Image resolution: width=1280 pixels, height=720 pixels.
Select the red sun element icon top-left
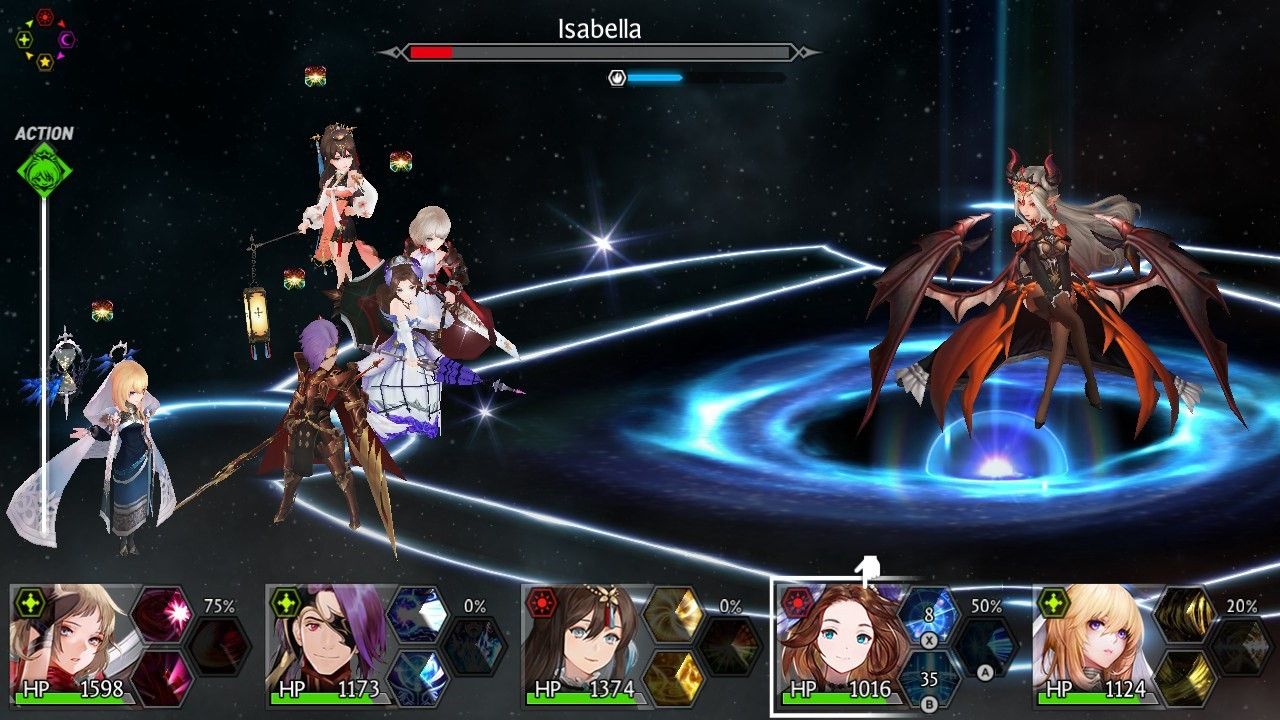coord(44,16)
